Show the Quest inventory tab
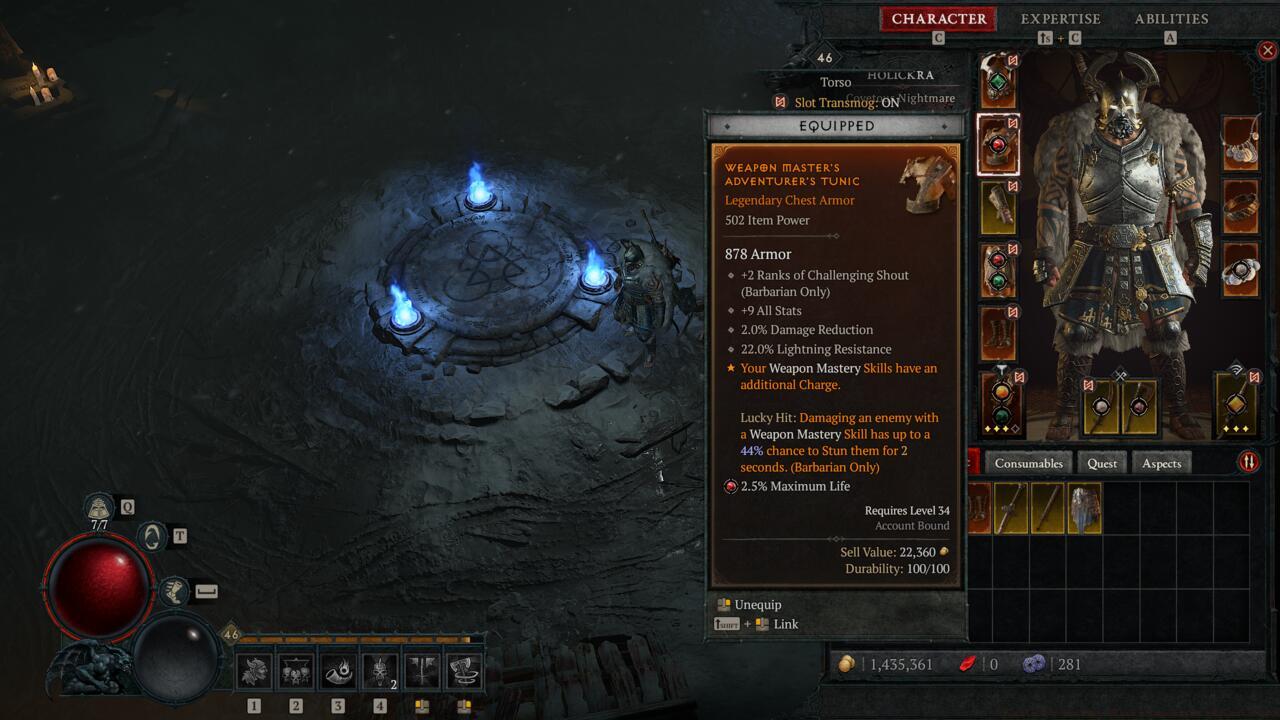 [x=1102, y=463]
